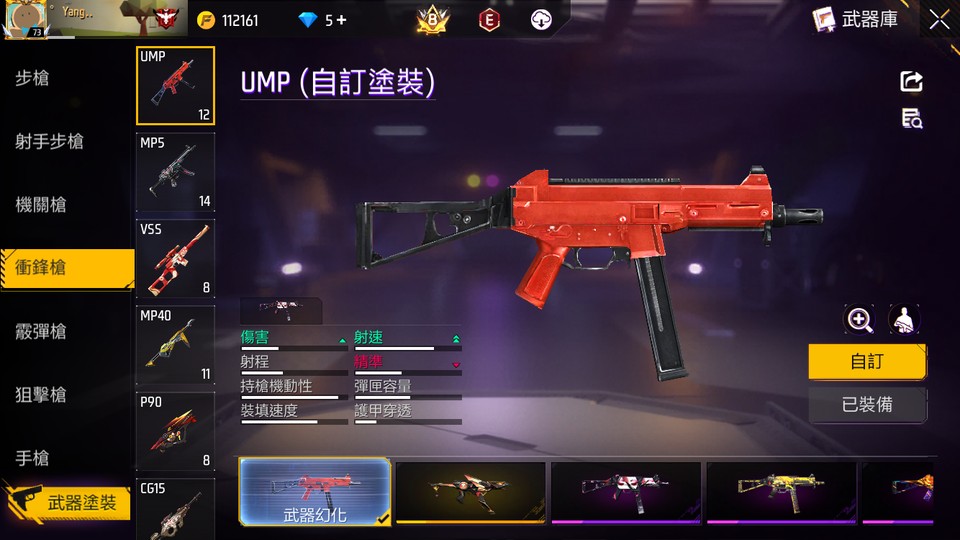
Task: Share the UMP skin
Action: point(911,82)
